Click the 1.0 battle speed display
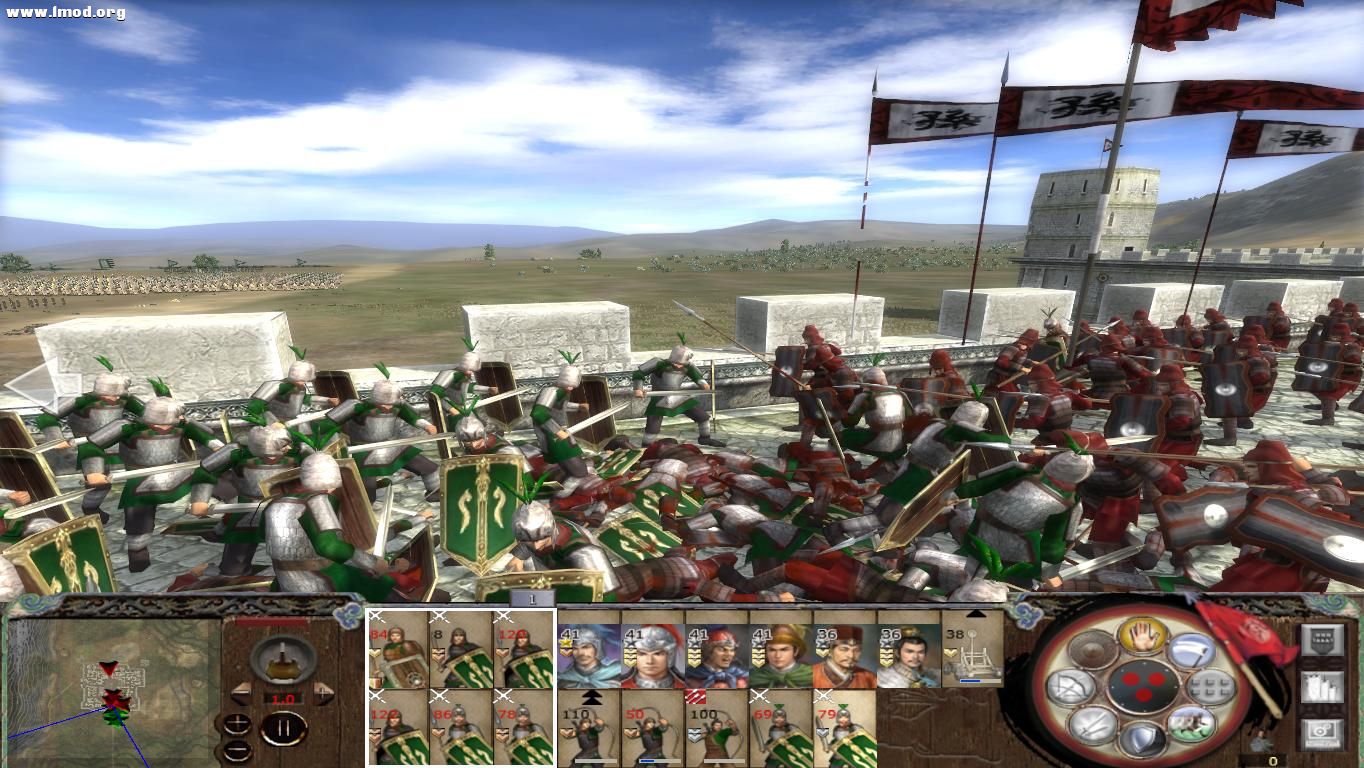The height and width of the screenshot is (768, 1364). (283, 695)
